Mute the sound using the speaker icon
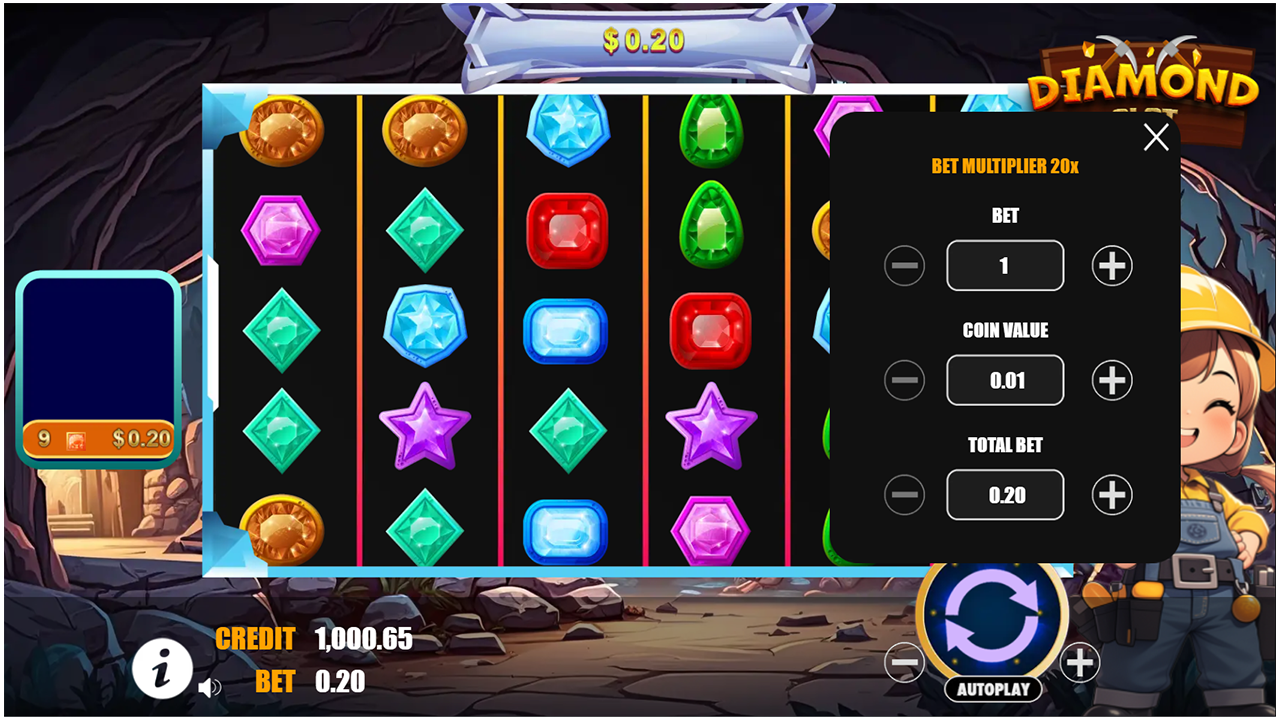This screenshot has width=1280, height=720. (210, 687)
